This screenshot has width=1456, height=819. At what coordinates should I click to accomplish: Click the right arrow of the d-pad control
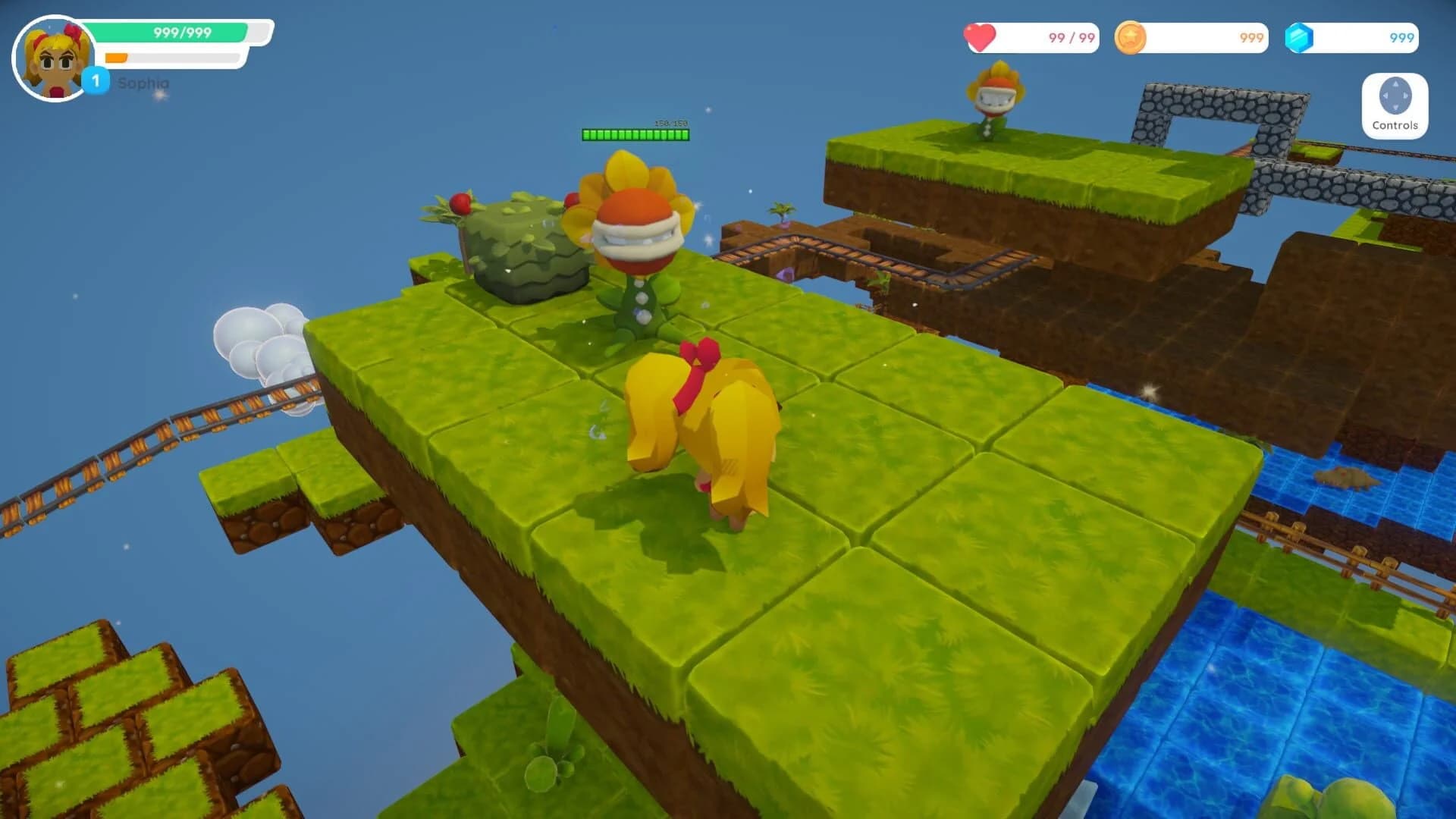(x=1405, y=96)
